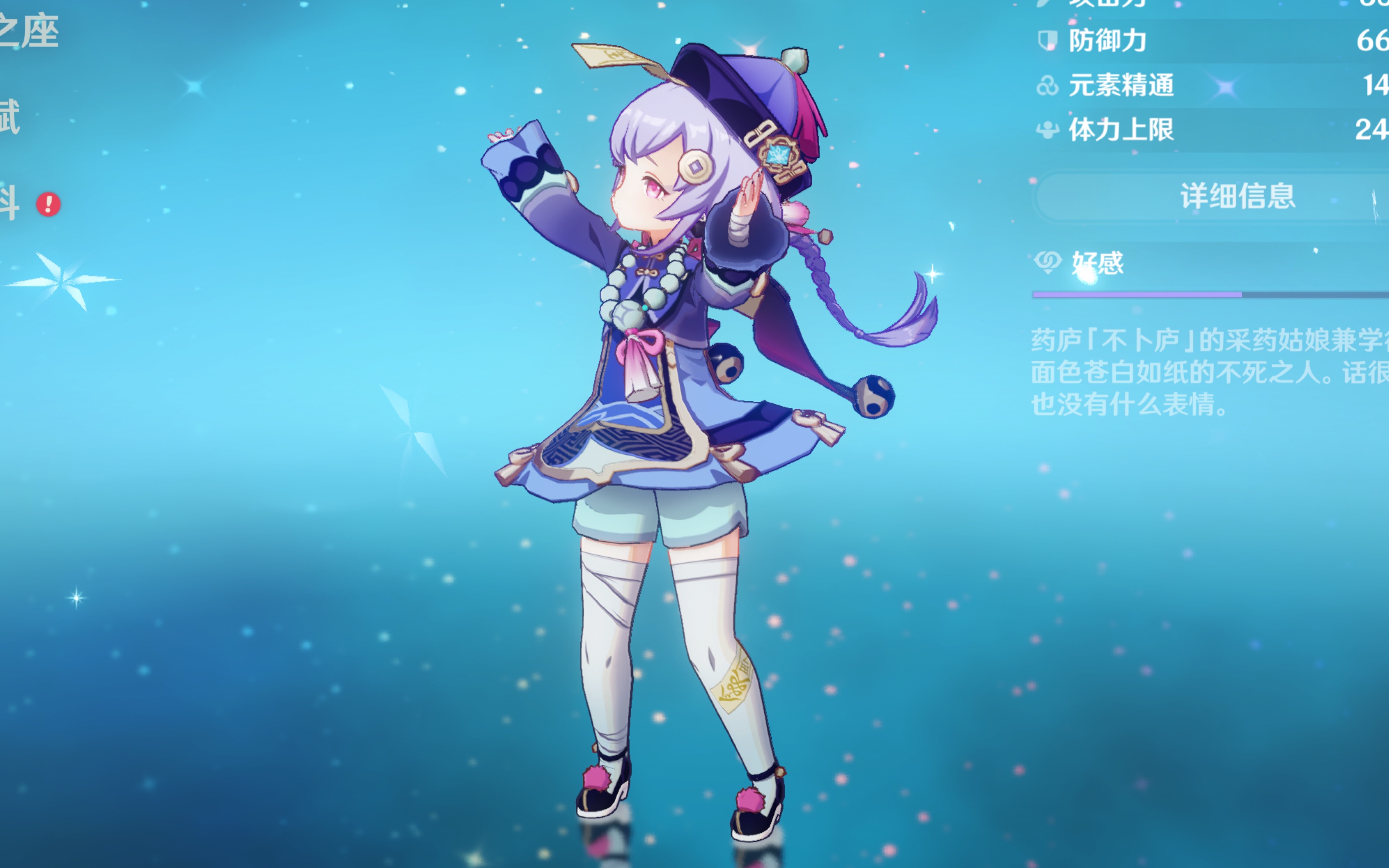The width and height of the screenshot is (1389, 868).
Task: Click the Qiqi character model
Action: point(660,402)
